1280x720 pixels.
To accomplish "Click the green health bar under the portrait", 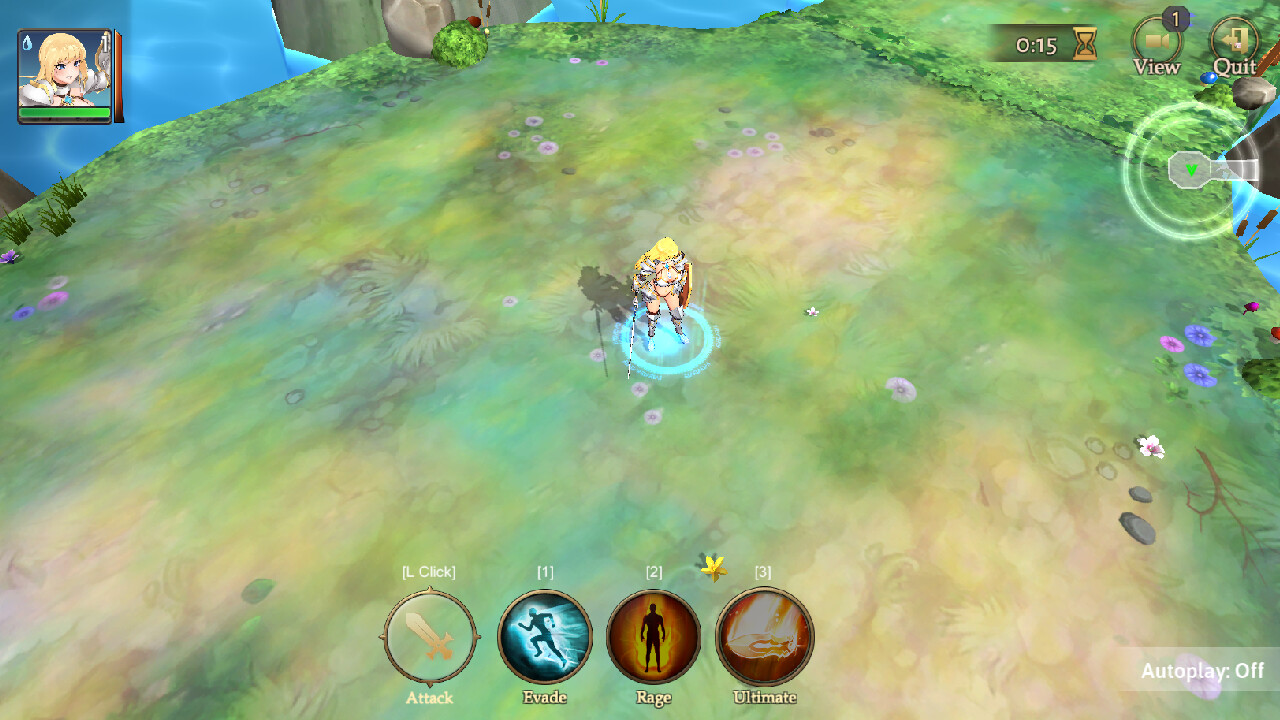I will 64,113.
